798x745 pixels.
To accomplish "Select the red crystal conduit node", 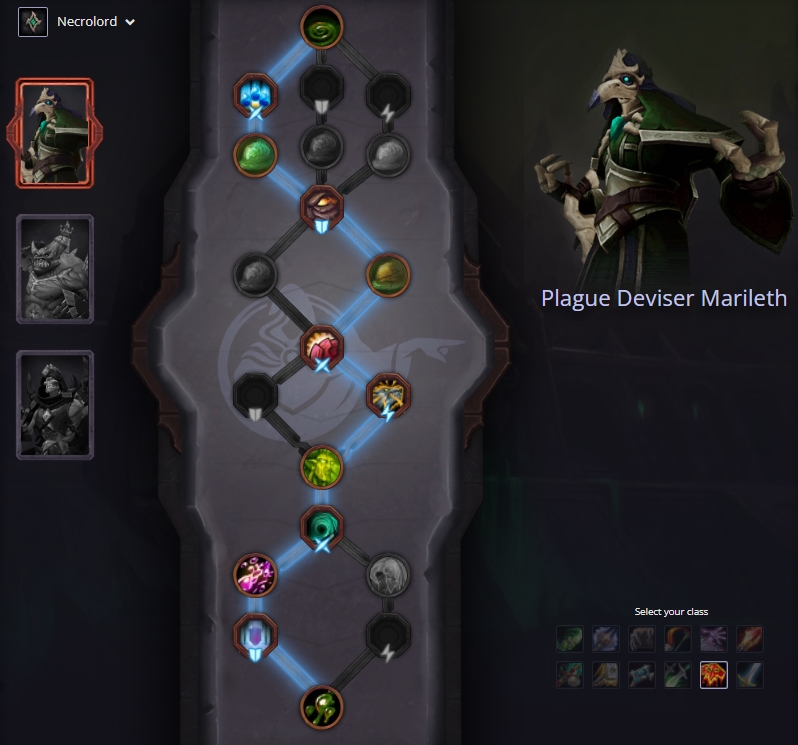I will [322, 346].
